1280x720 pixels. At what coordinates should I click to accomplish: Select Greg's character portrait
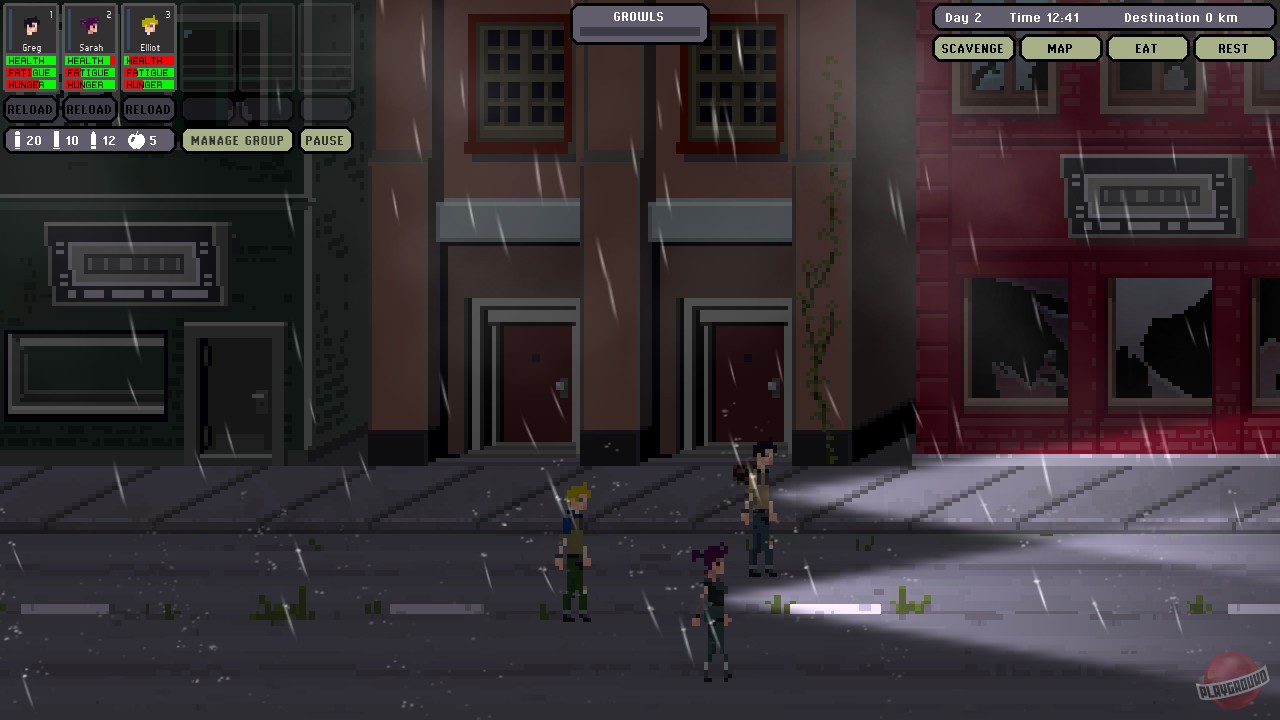[31, 26]
